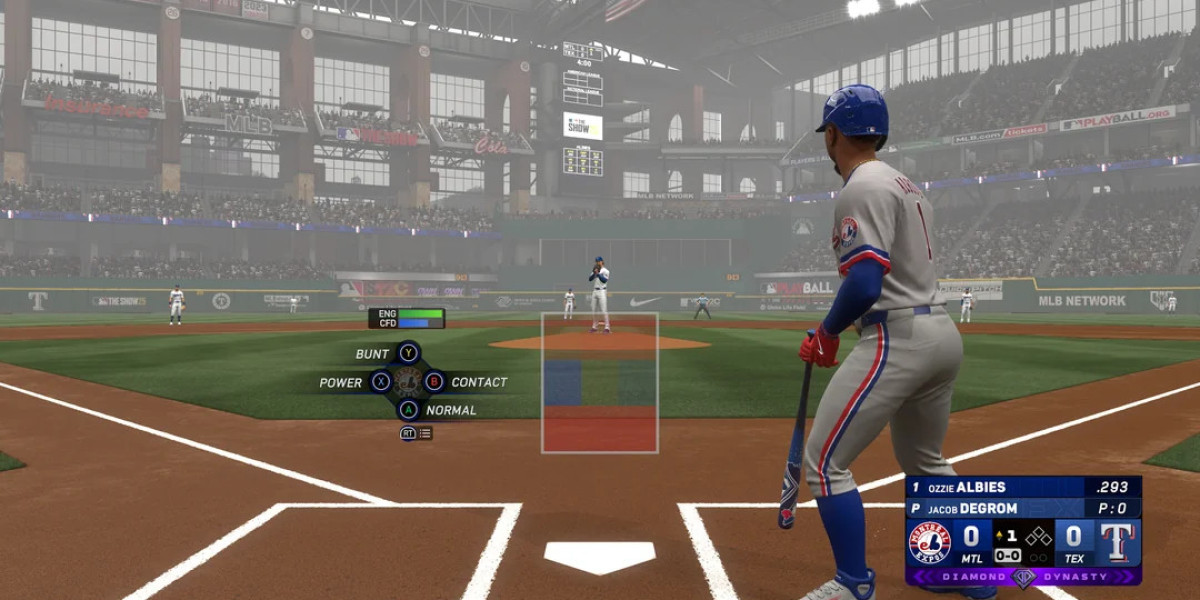This screenshot has height=600, width=1200.
Task: Click the strike zone overlay box
Action: (x=599, y=383)
